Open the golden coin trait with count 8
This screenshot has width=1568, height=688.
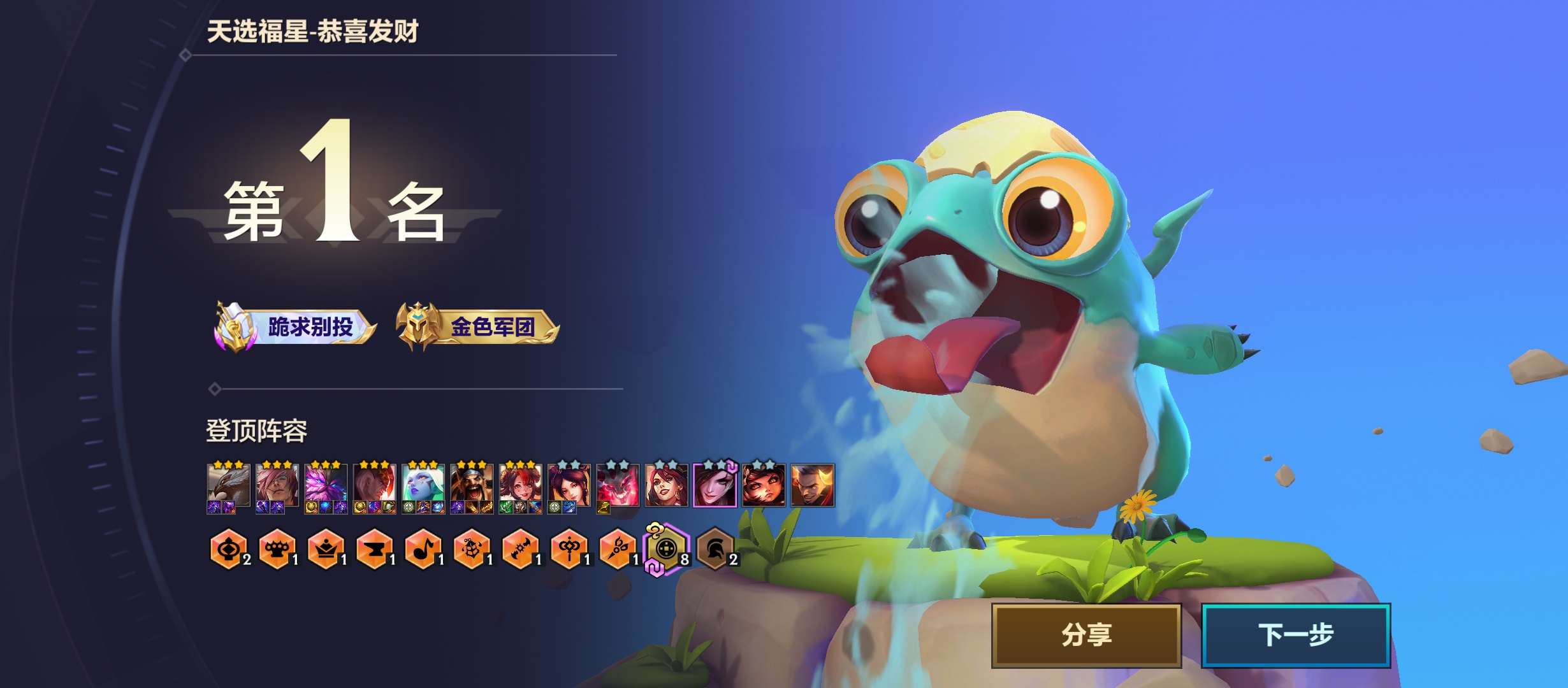coord(666,548)
